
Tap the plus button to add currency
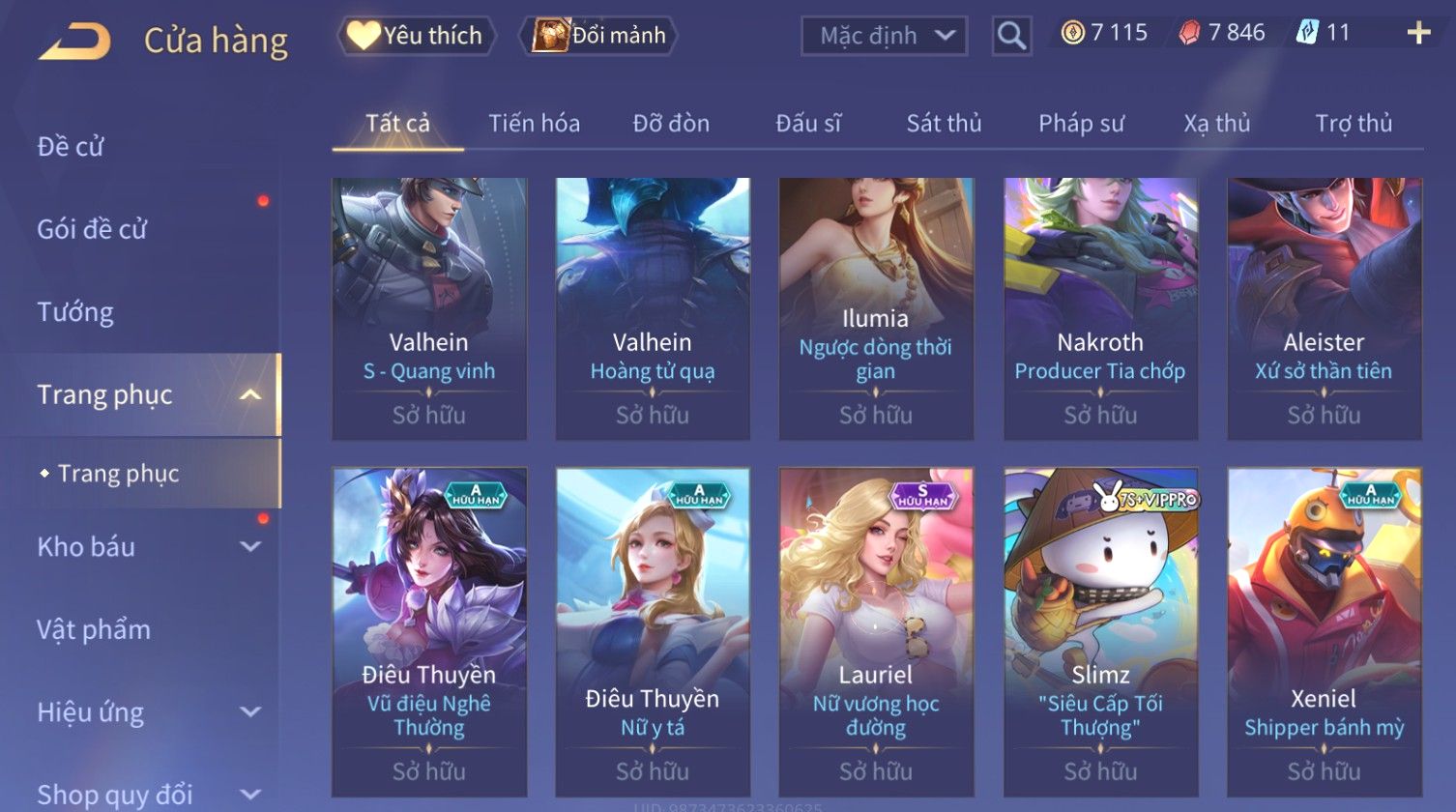(1418, 34)
